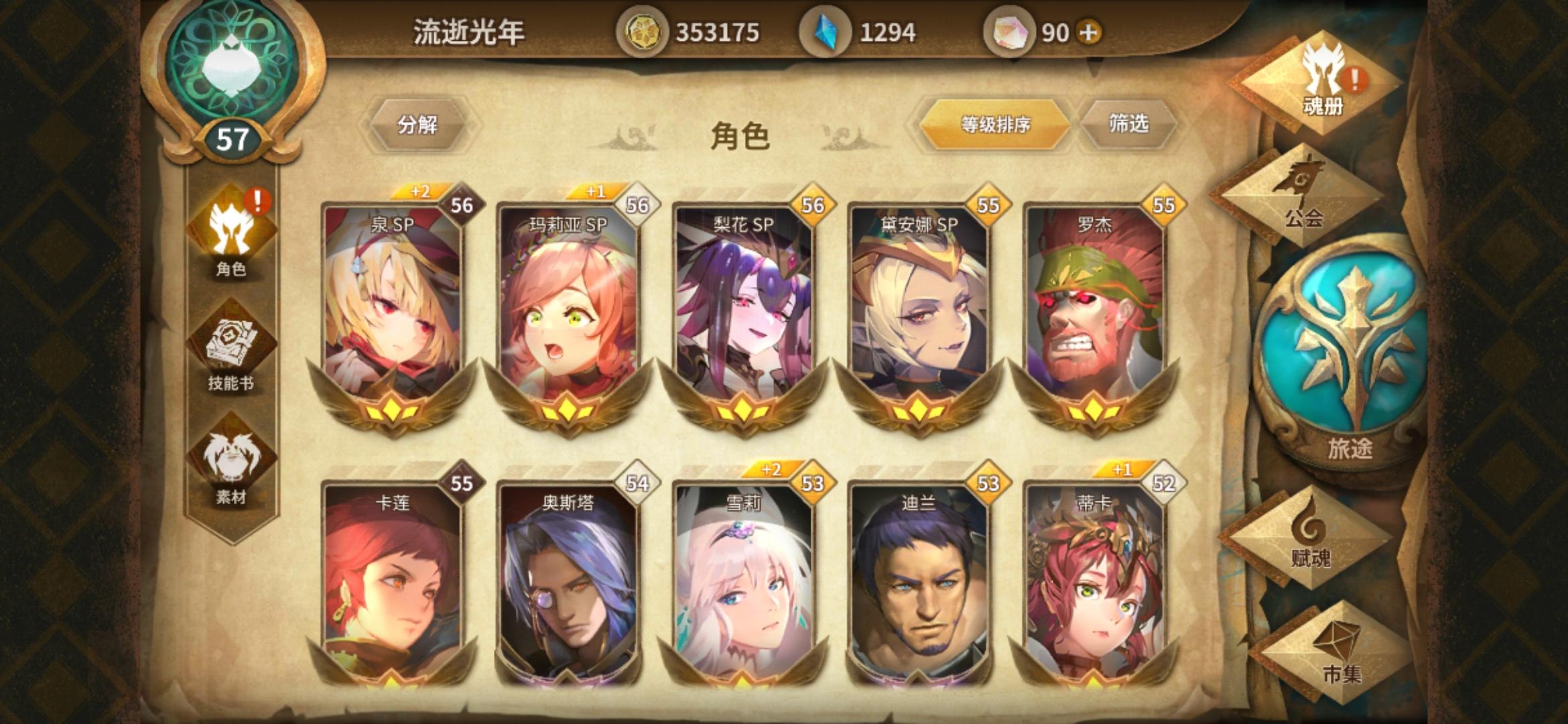Open the 筛选 filter options
1568x724 pixels.
(1132, 123)
